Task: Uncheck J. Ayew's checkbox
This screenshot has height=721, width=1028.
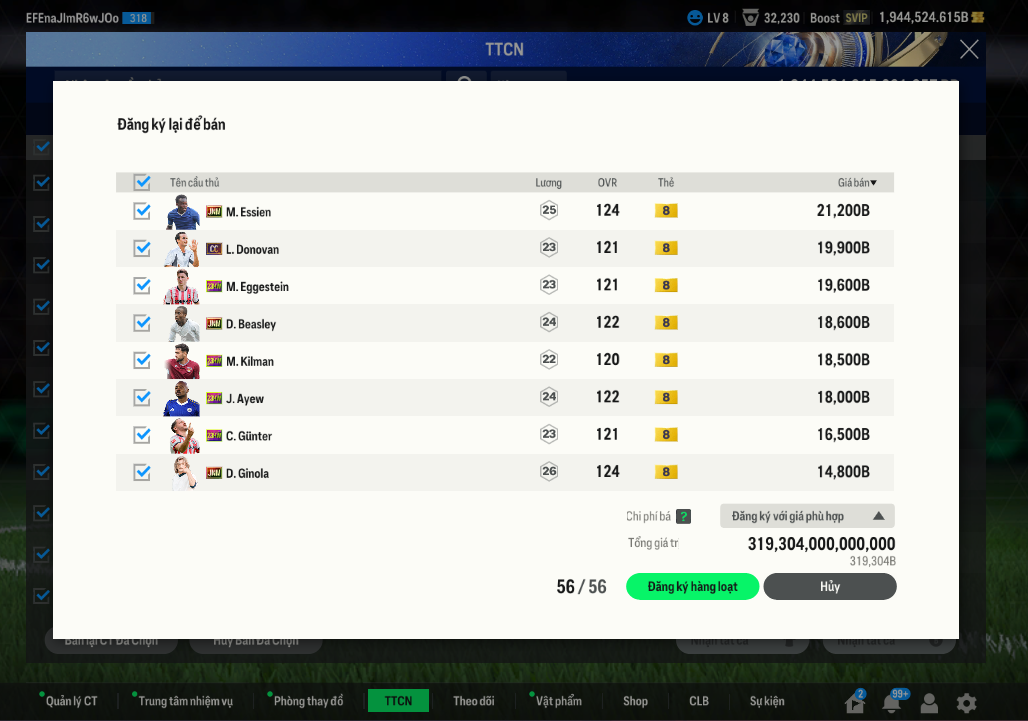Action: click(142, 398)
